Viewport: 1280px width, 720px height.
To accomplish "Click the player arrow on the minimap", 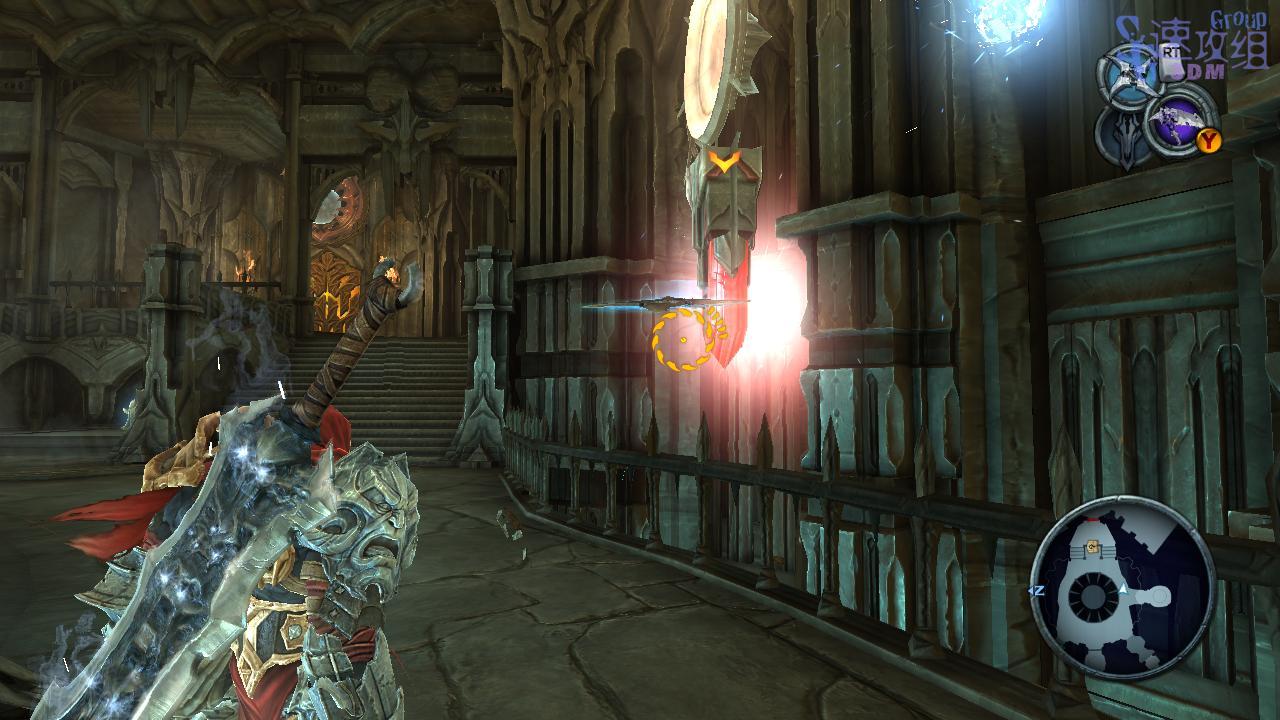I will click(1123, 591).
